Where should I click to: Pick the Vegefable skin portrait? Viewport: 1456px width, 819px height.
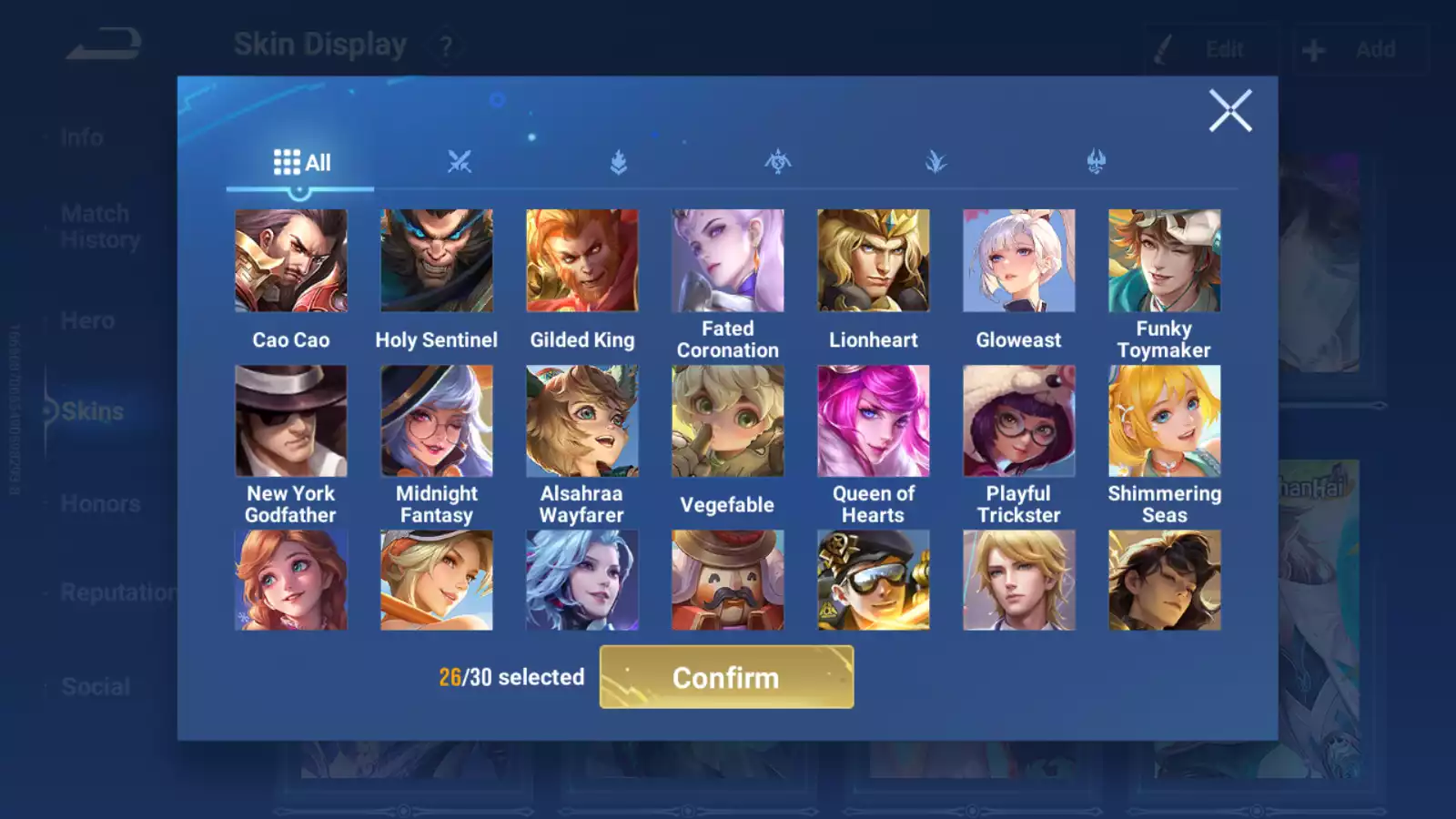point(728,420)
